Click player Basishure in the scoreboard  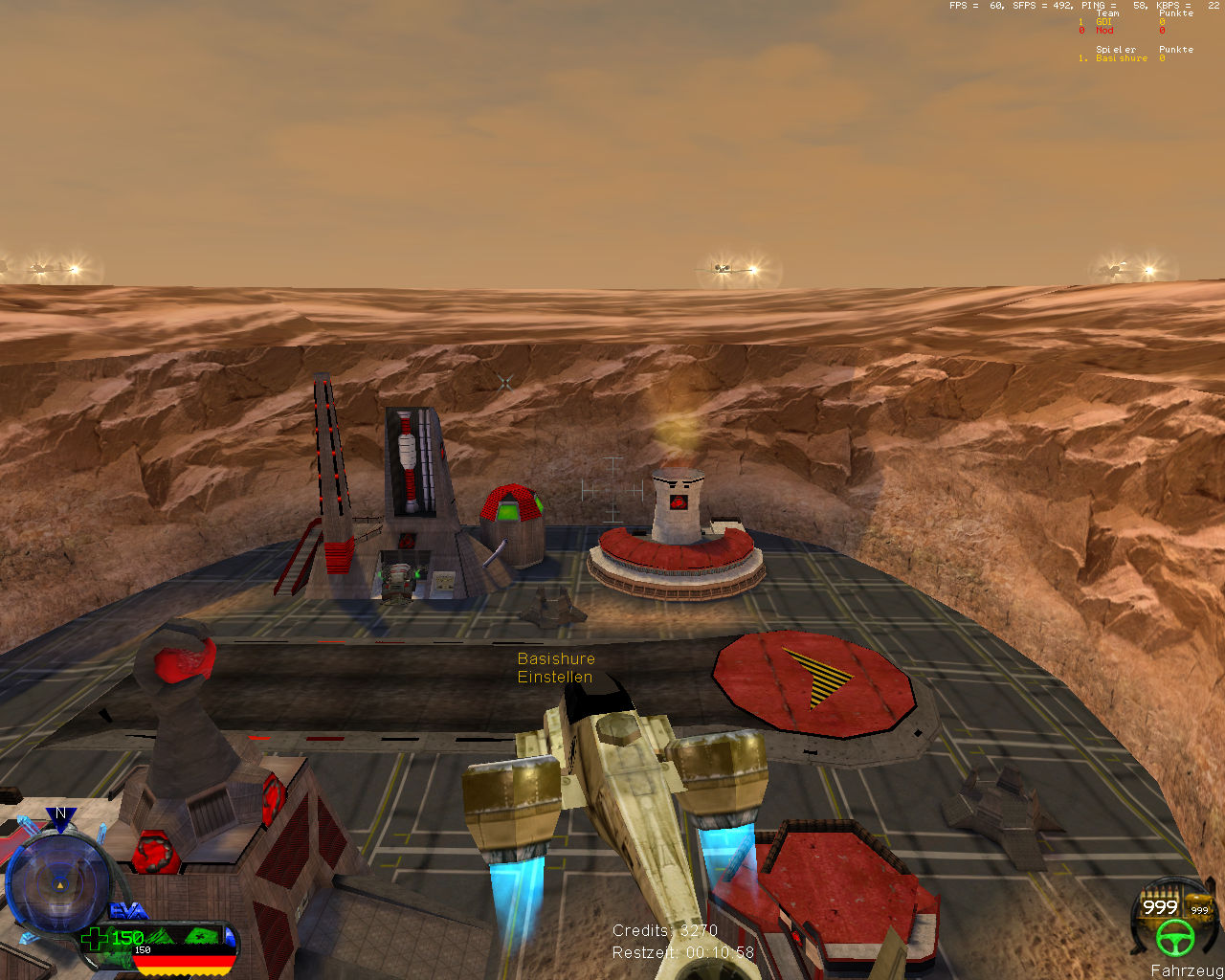tap(1121, 58)
